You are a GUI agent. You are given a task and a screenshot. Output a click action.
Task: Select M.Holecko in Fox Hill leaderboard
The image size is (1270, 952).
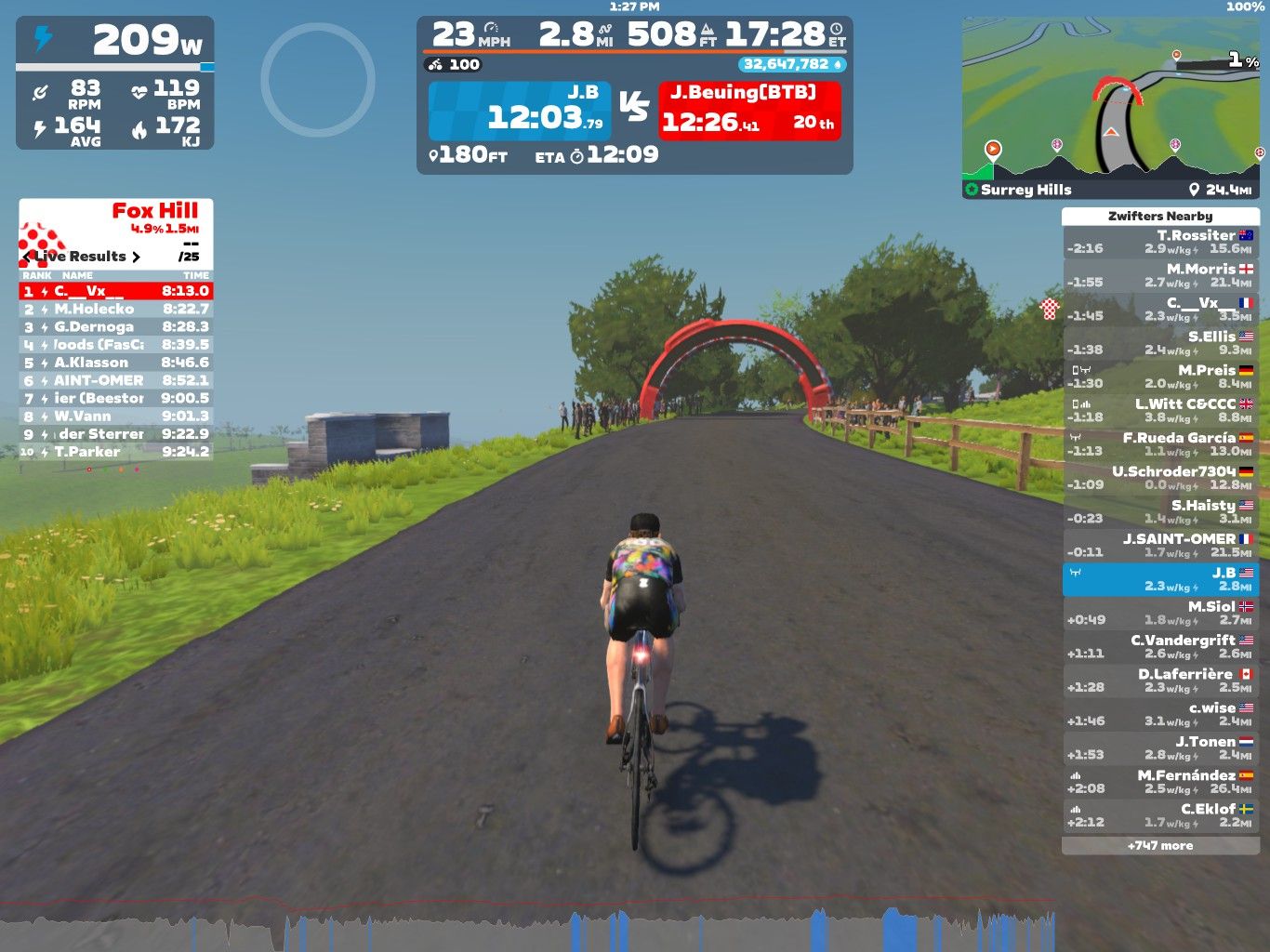click(116, 309)
